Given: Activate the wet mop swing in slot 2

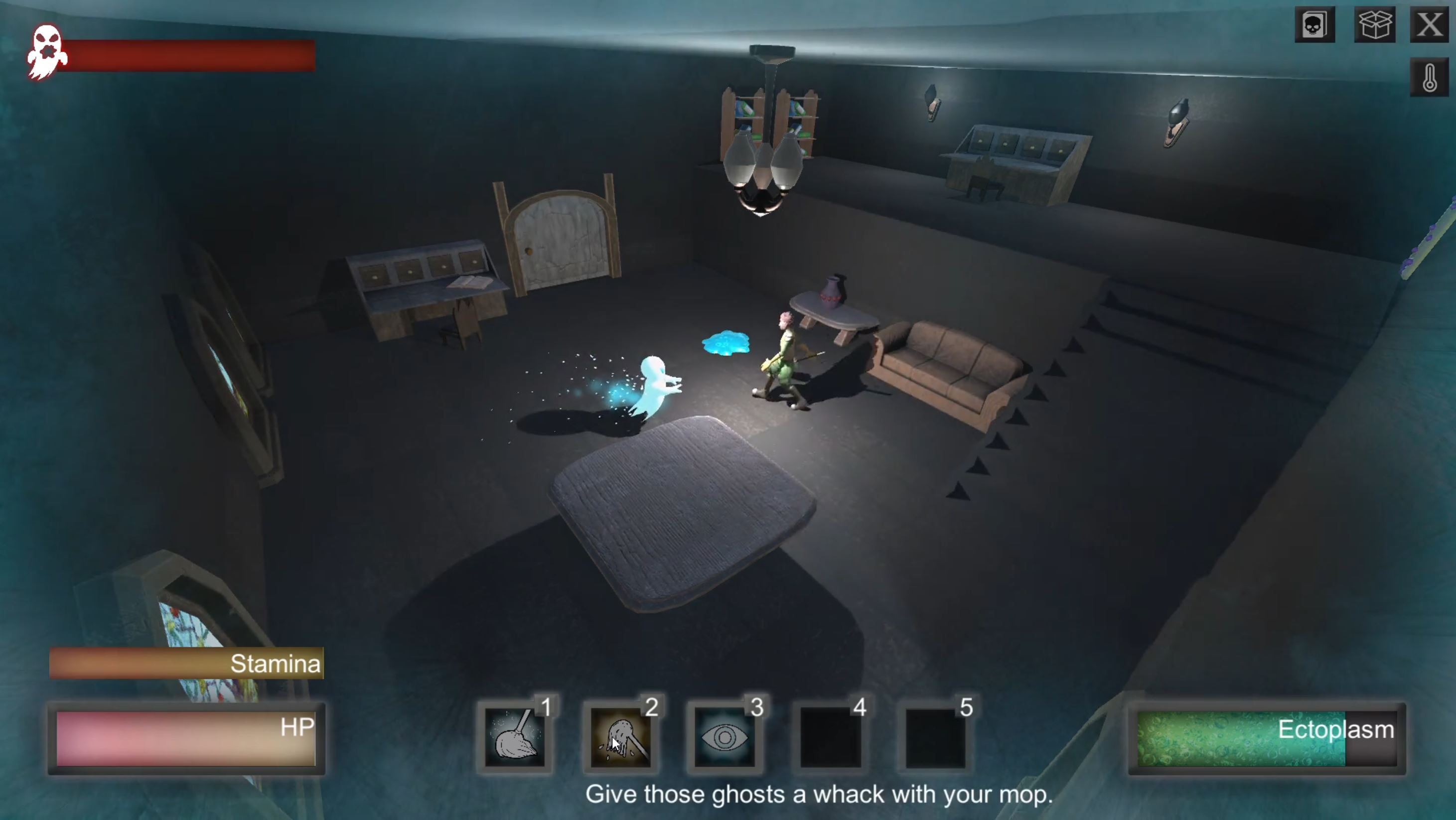Looking at the screenshot, I should coord(620,737).
